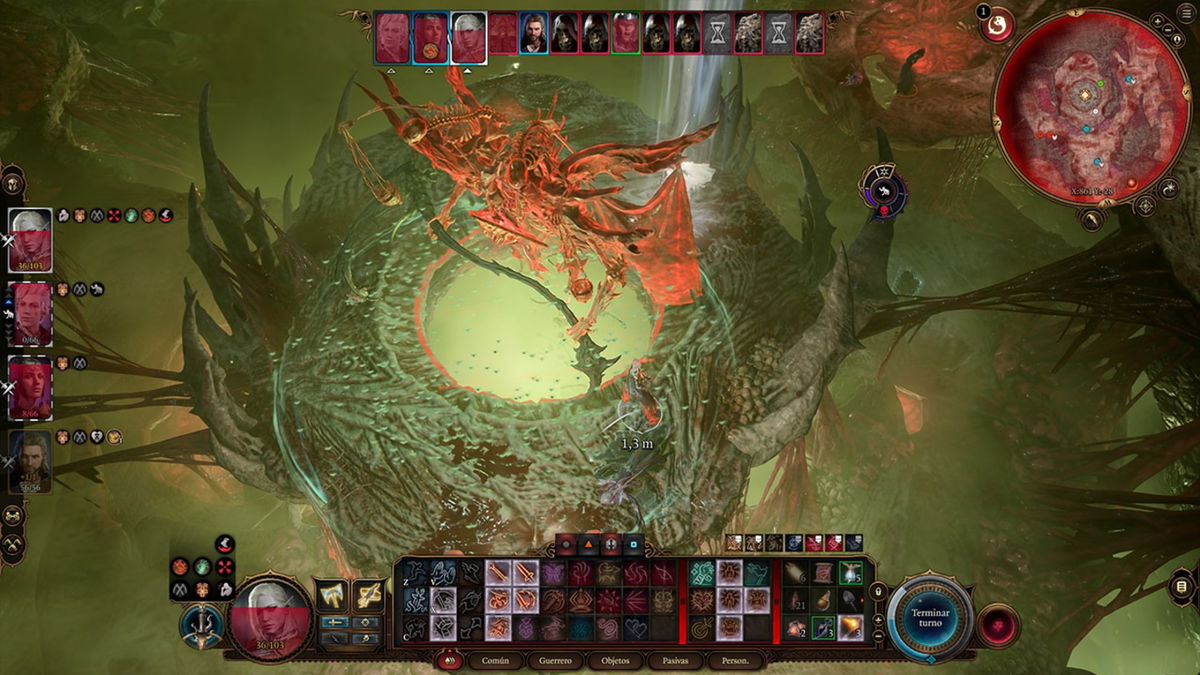
Task: Click the Terminar turno button
Action: tap(930, 618)
